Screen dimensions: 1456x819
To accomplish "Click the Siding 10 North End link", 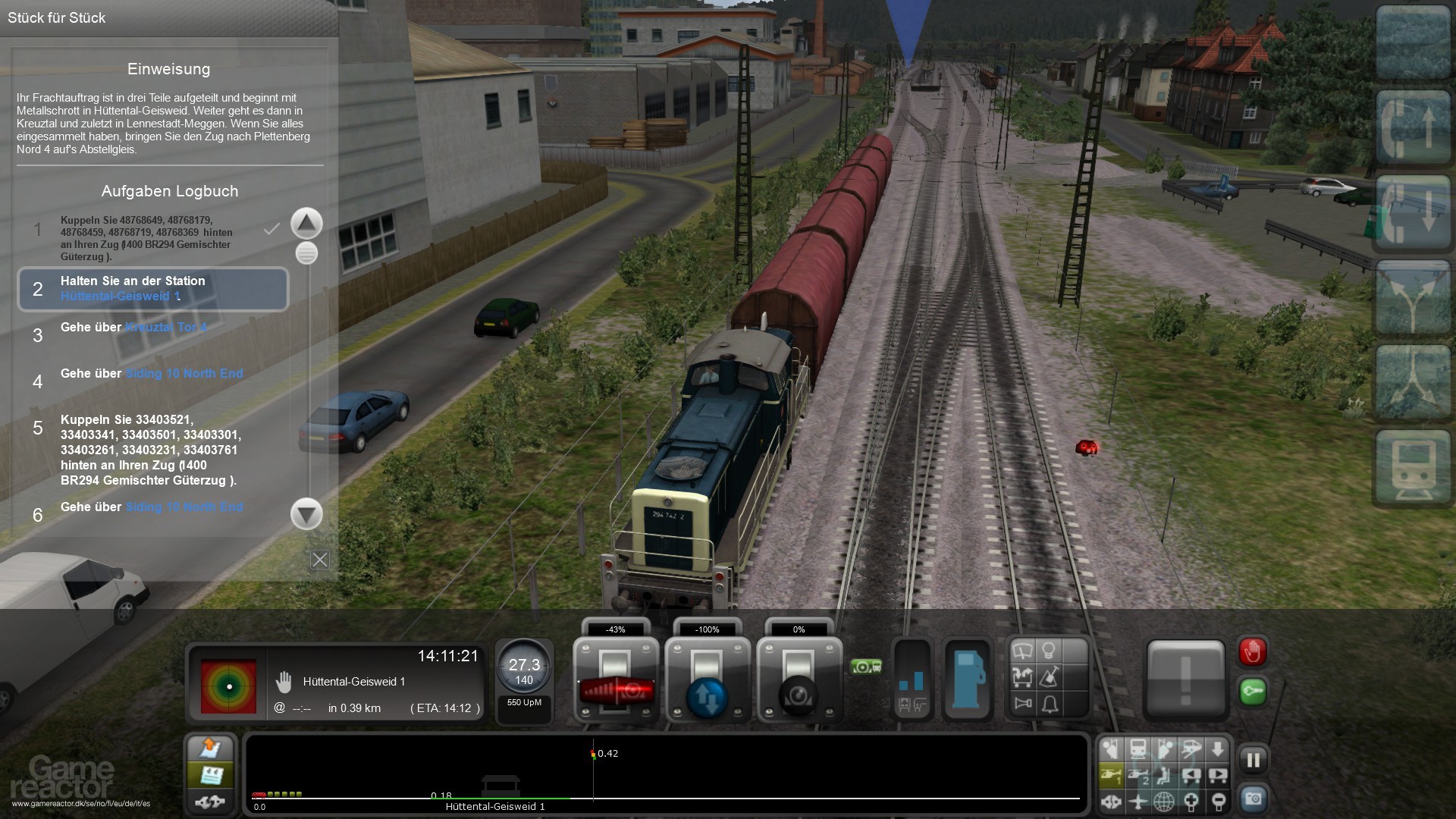I will (184, 373).
